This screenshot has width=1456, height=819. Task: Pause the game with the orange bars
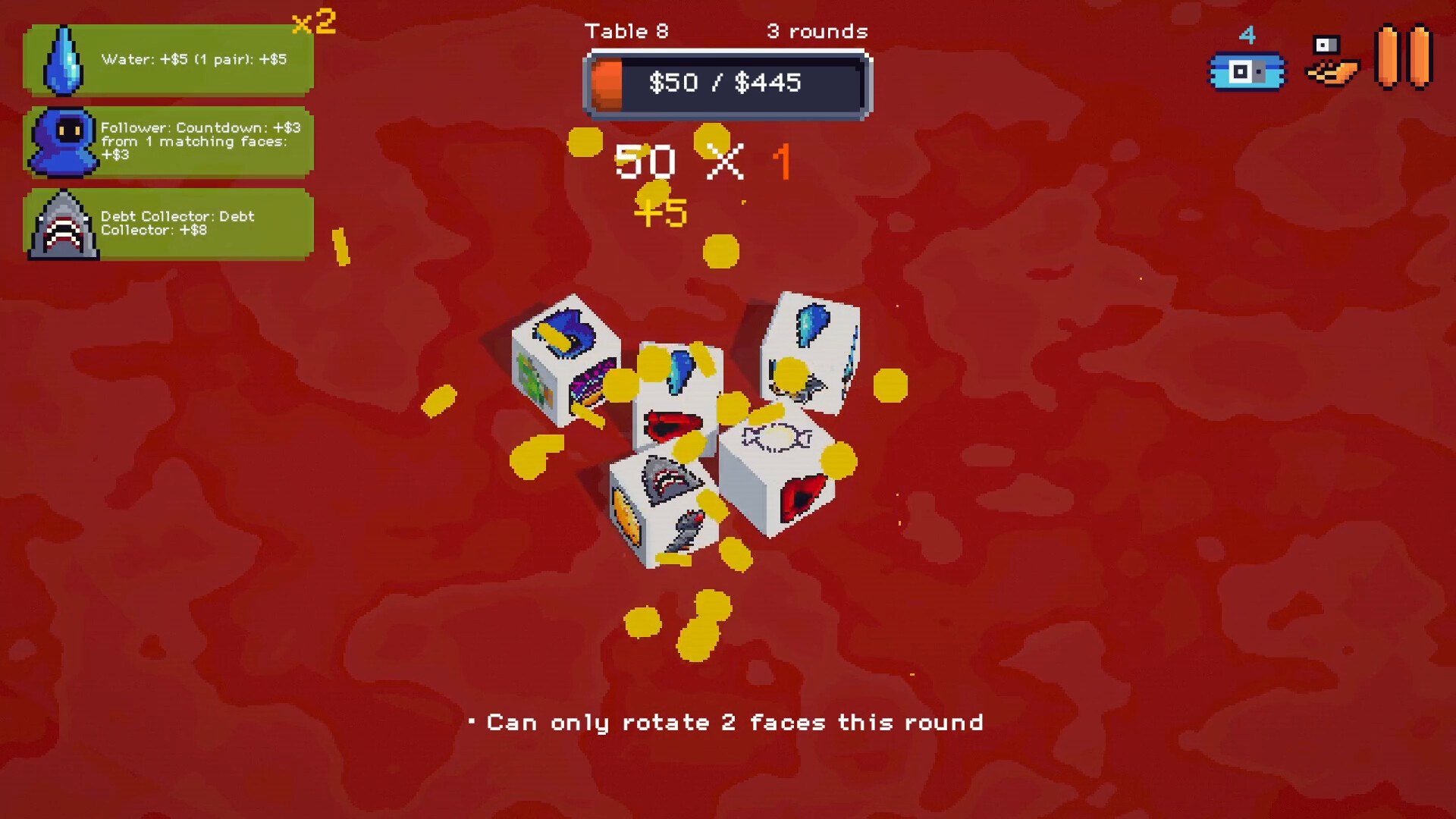point(1403,58)
